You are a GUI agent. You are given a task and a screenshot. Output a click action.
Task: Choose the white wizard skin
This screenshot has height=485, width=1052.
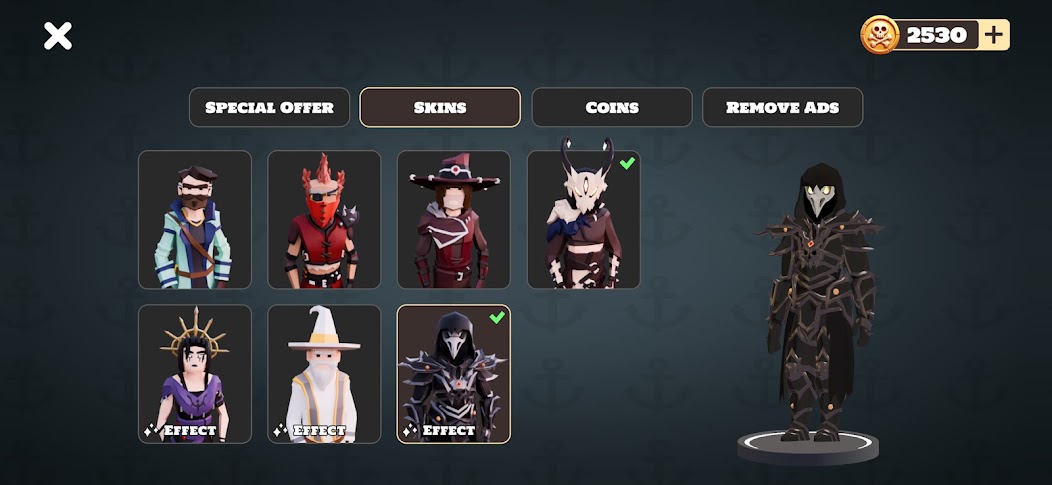324,374
